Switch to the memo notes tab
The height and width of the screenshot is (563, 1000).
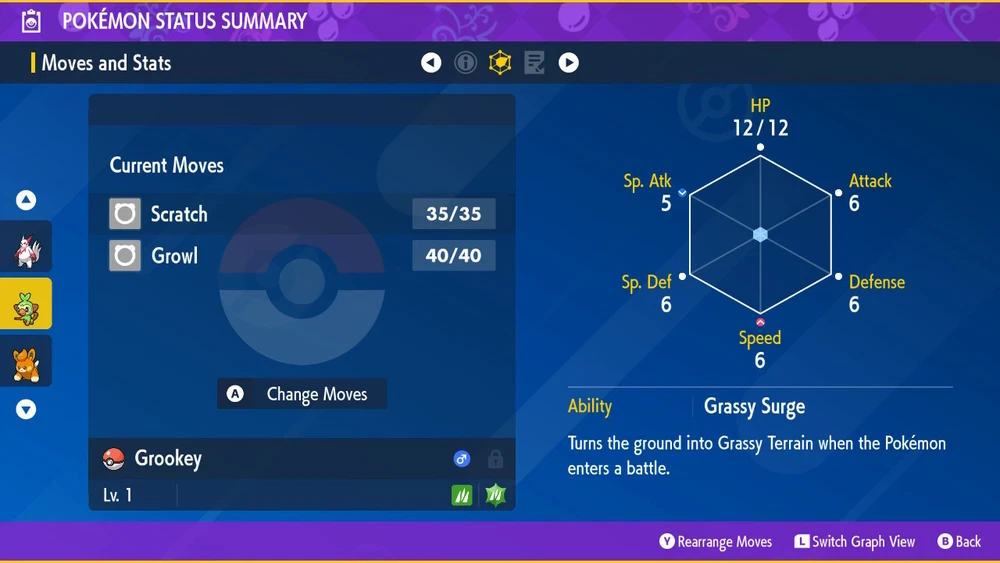534,63
